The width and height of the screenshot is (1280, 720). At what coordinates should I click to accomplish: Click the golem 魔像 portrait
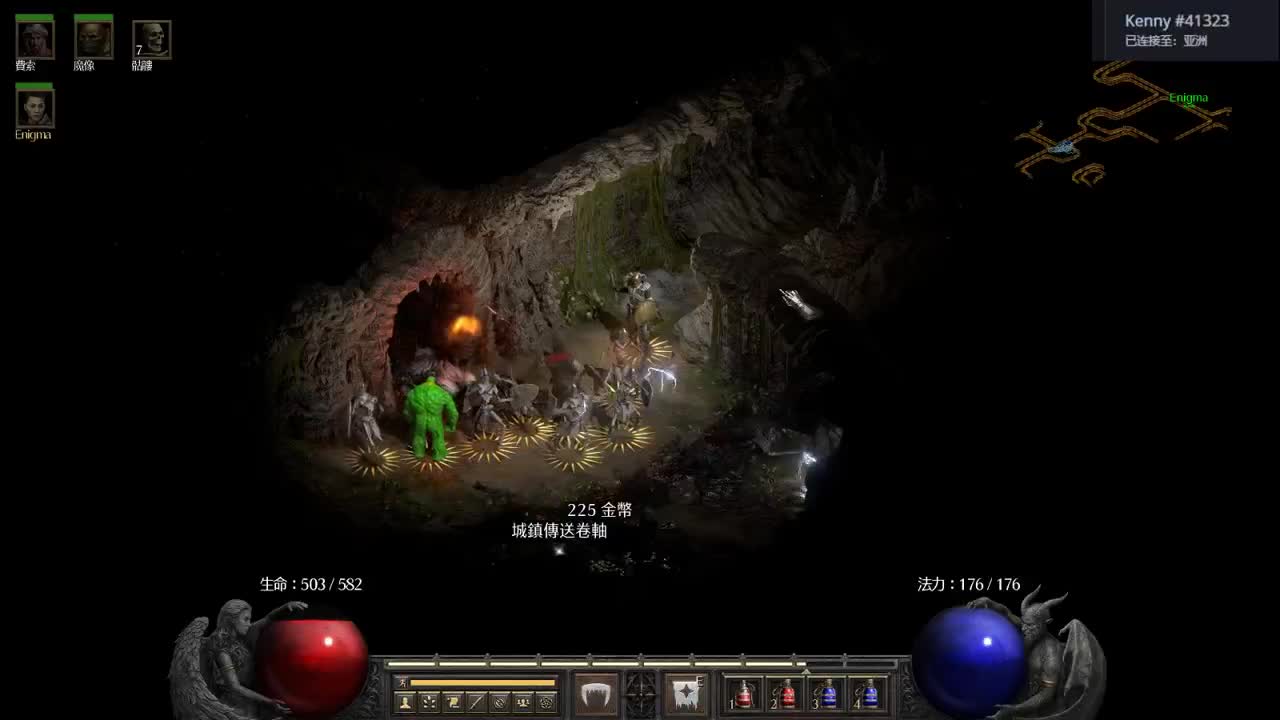92,40
